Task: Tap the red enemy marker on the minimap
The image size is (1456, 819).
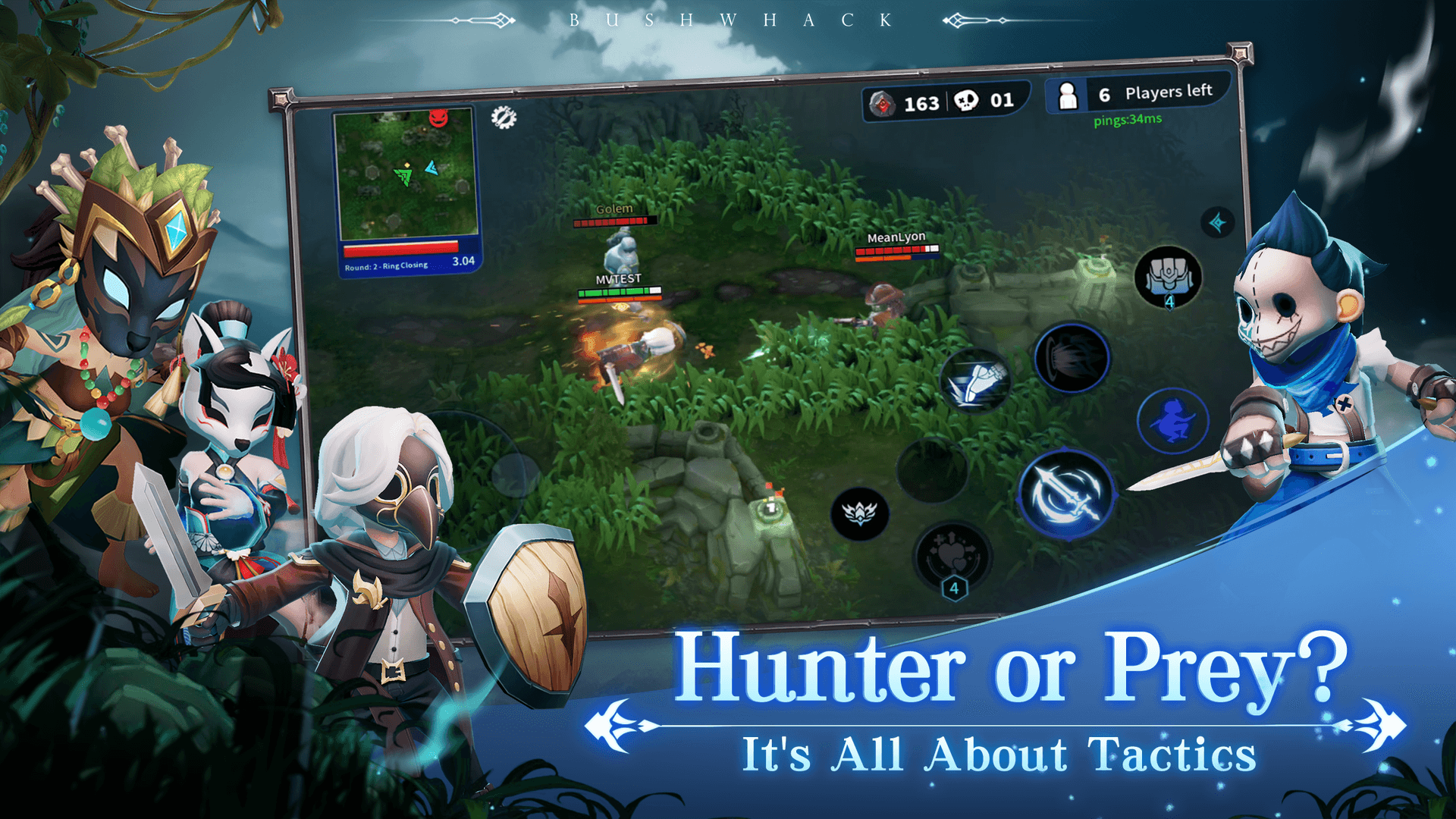Action: tap(438, 120)
